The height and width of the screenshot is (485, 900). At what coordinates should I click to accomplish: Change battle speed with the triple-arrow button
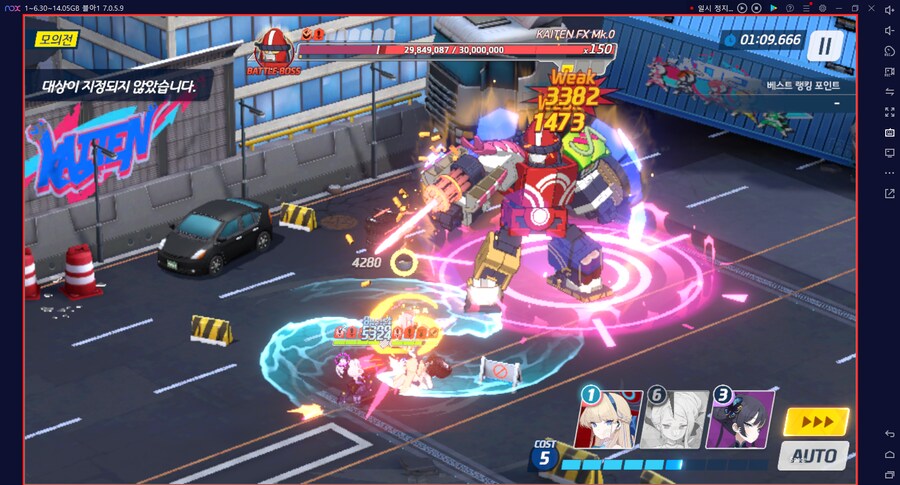point(817,422)
